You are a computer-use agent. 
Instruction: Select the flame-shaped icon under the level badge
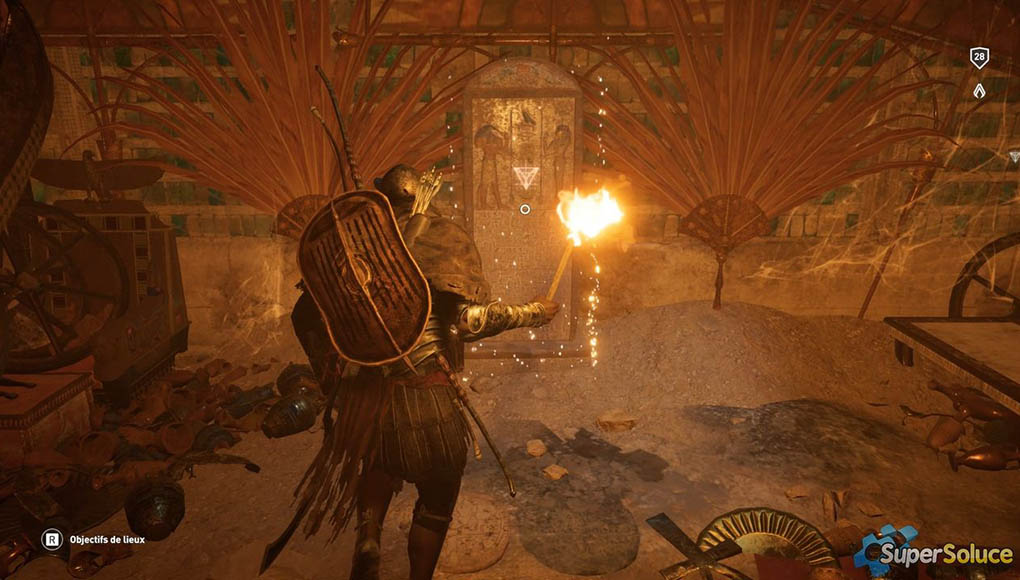(x=979, y=91)
